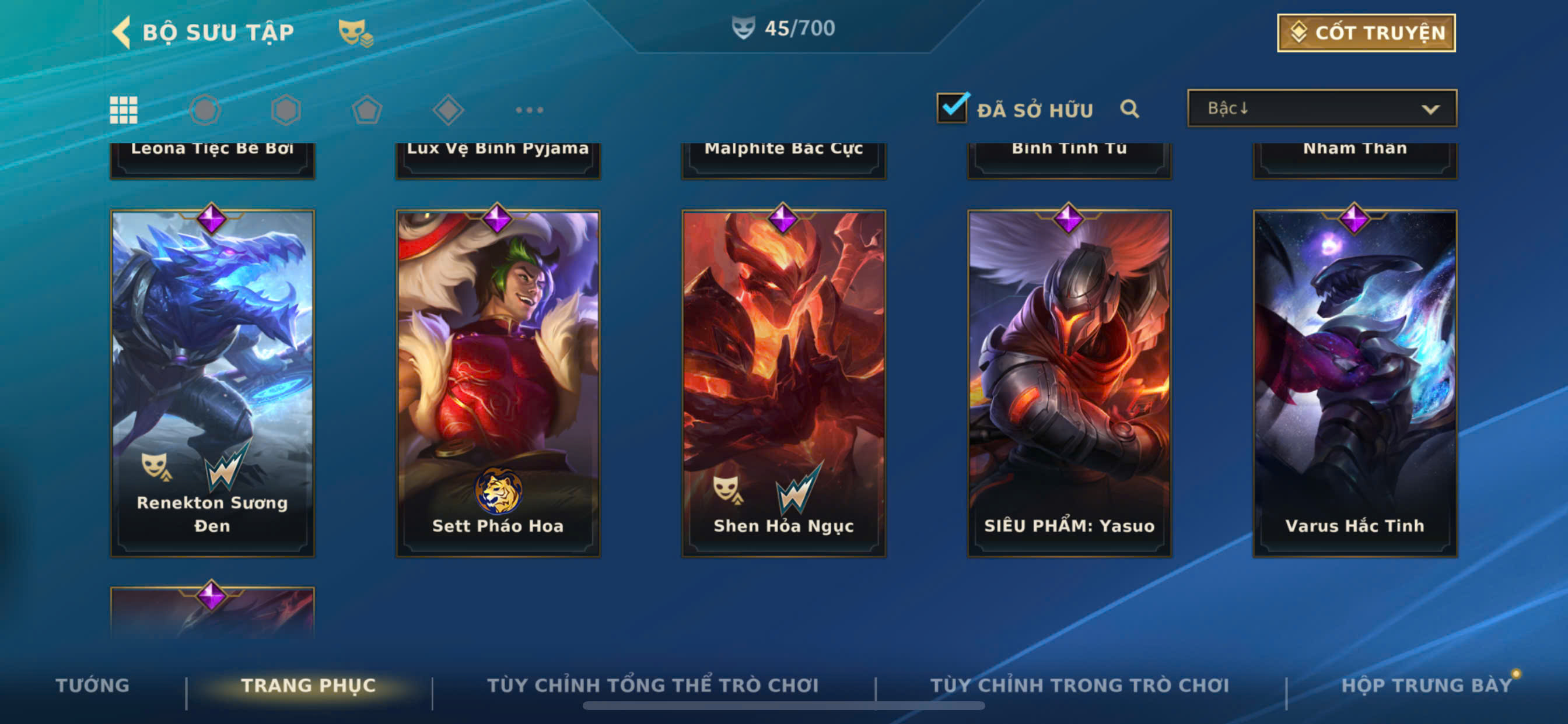Viewport: 1568px width, 724px height.
Task: Go to the Hộp Trưng Bày tab
Action: tap(1426, 685)
